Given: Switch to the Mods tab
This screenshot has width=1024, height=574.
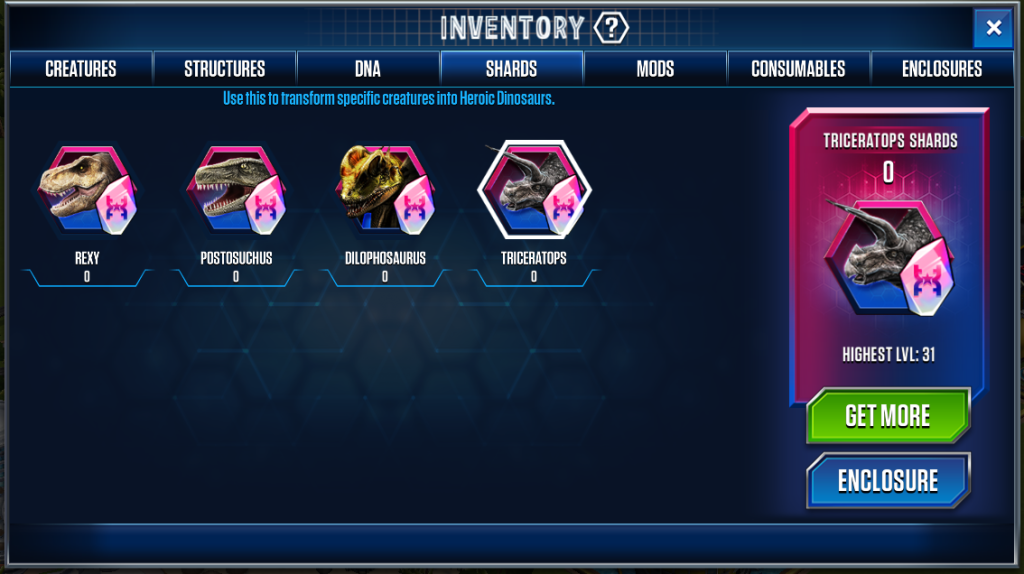Looking at the screenshot, I should point(655,69).
